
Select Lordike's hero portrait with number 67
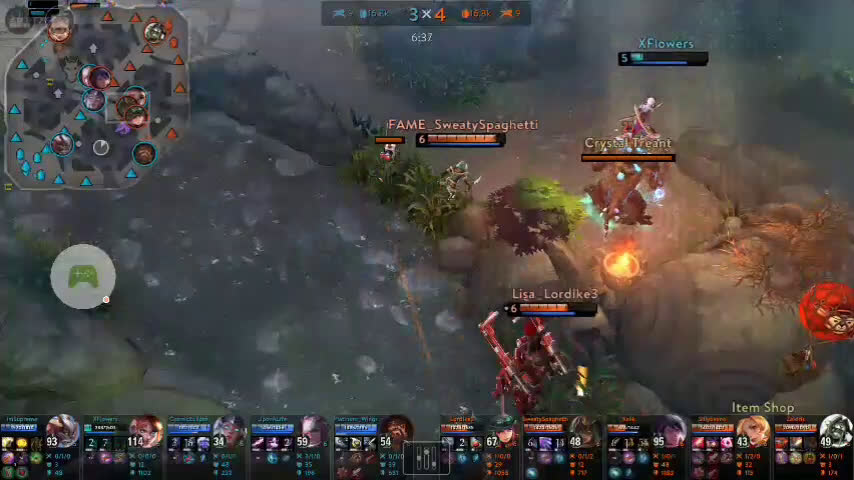[x=502, y=433]
